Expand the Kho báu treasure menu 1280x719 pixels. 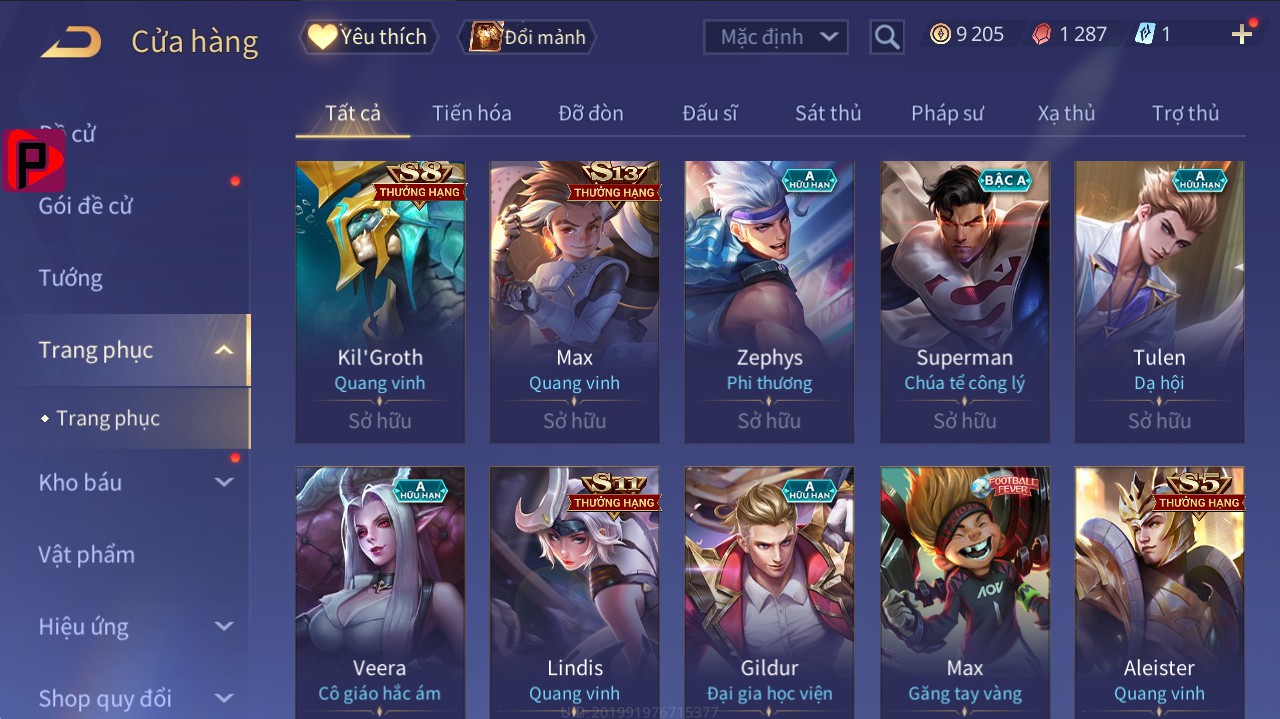(x=135, y=482)
